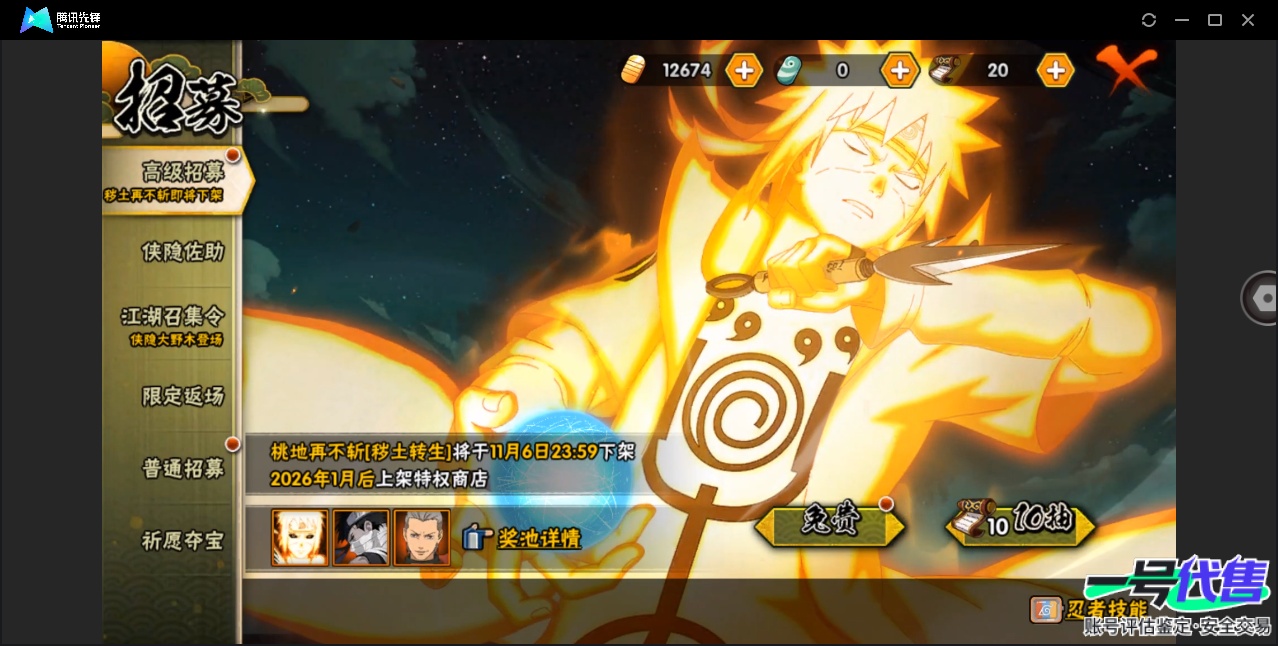Switch to the 限定返场 tab
Image resolution: width=1278 pixels, height=646 pixels.
pyautogui.click(x=182, y=396)
